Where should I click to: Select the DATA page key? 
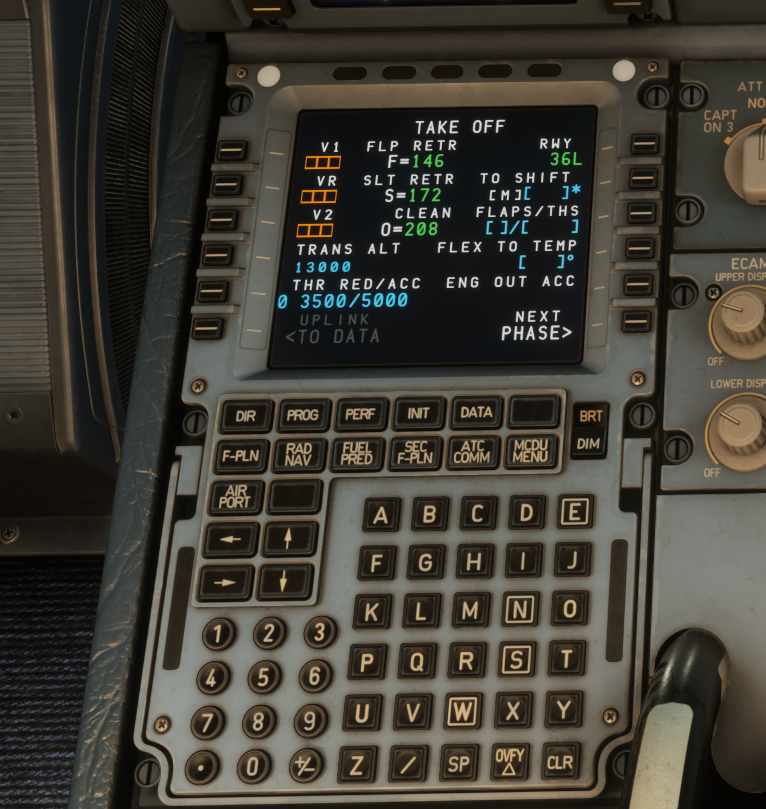[x=477, y=411]
